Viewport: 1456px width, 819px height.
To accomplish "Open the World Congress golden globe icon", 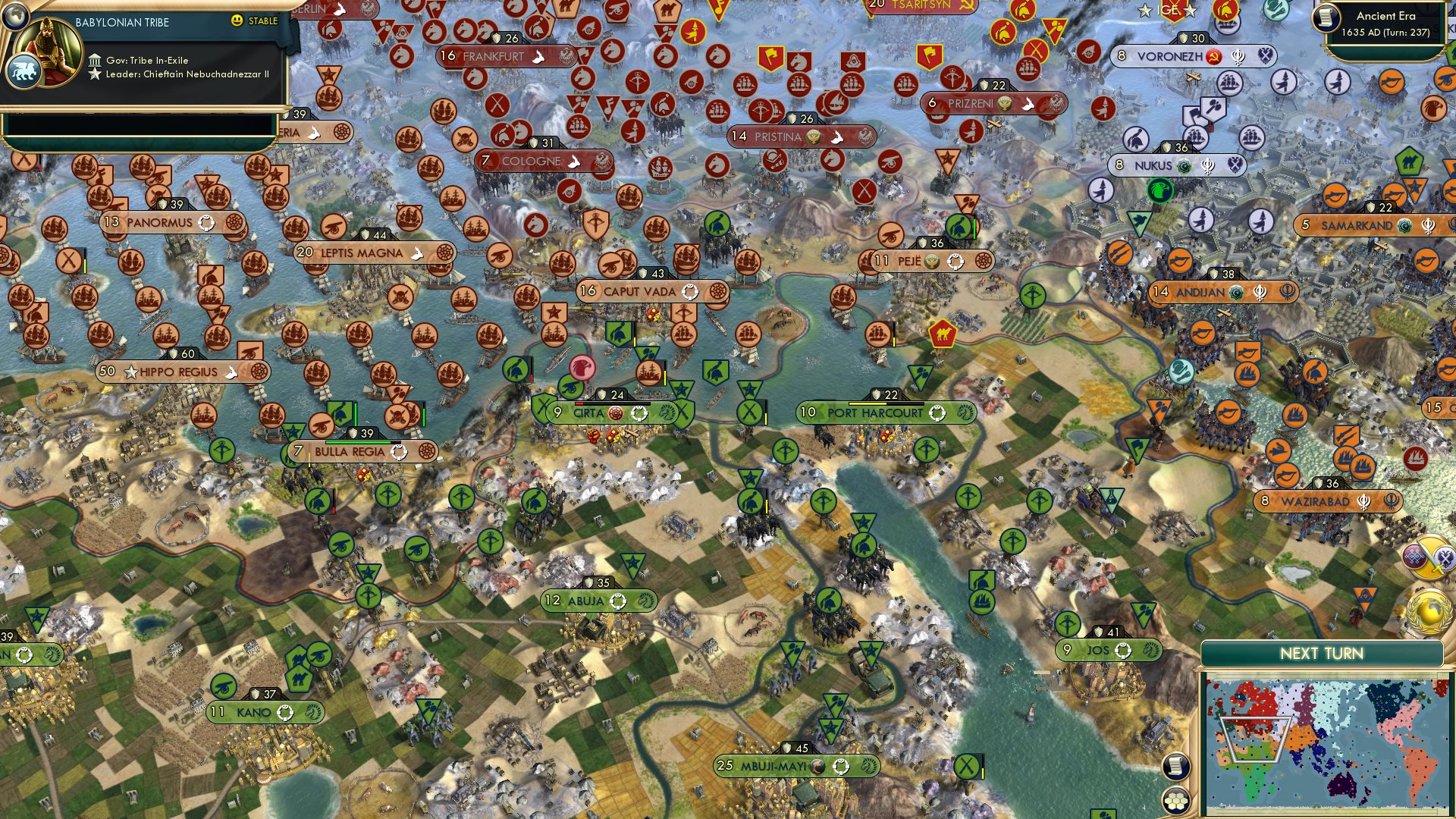I will click(1429, 611).
